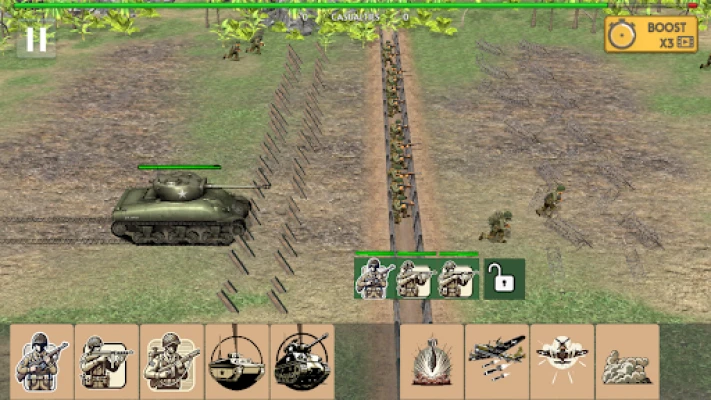711x400 pixels.
Task: Call in the artillery explosion strike
Action: coord(432,356)
